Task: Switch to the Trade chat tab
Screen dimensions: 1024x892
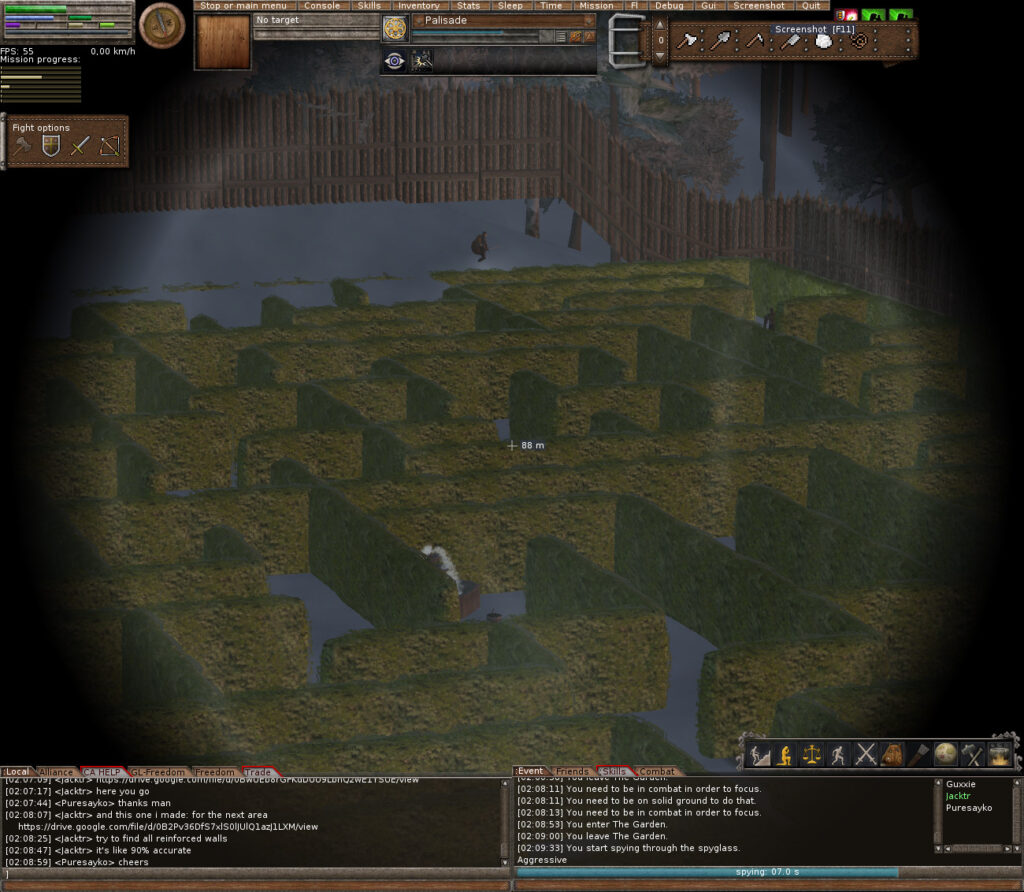Action: coord(258,772)
